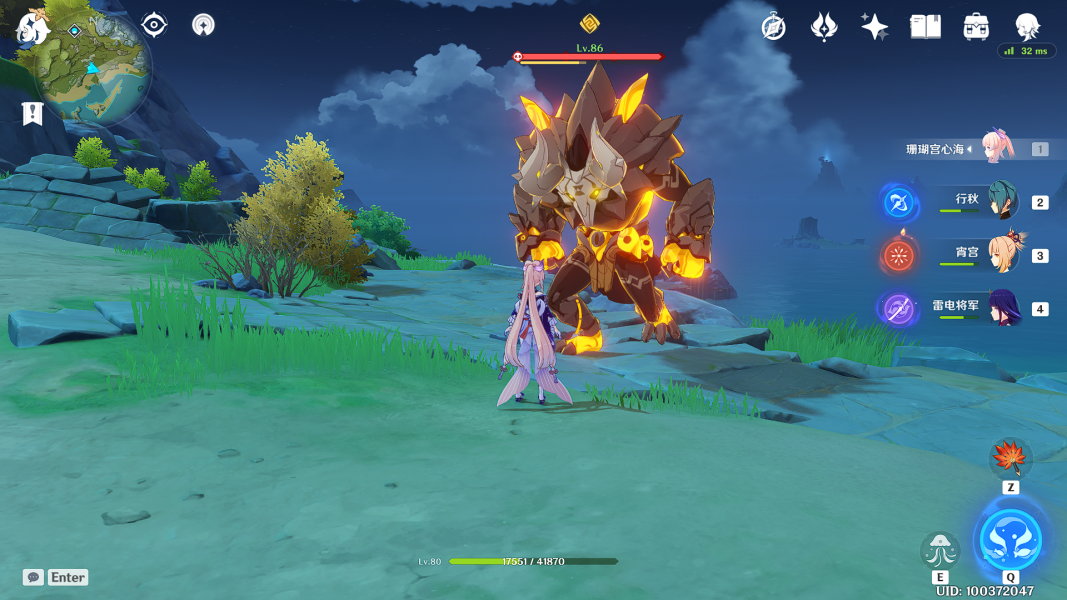Open the events compass icon
The height and width of the screenshot is (600, 1067).
(773, 27)
